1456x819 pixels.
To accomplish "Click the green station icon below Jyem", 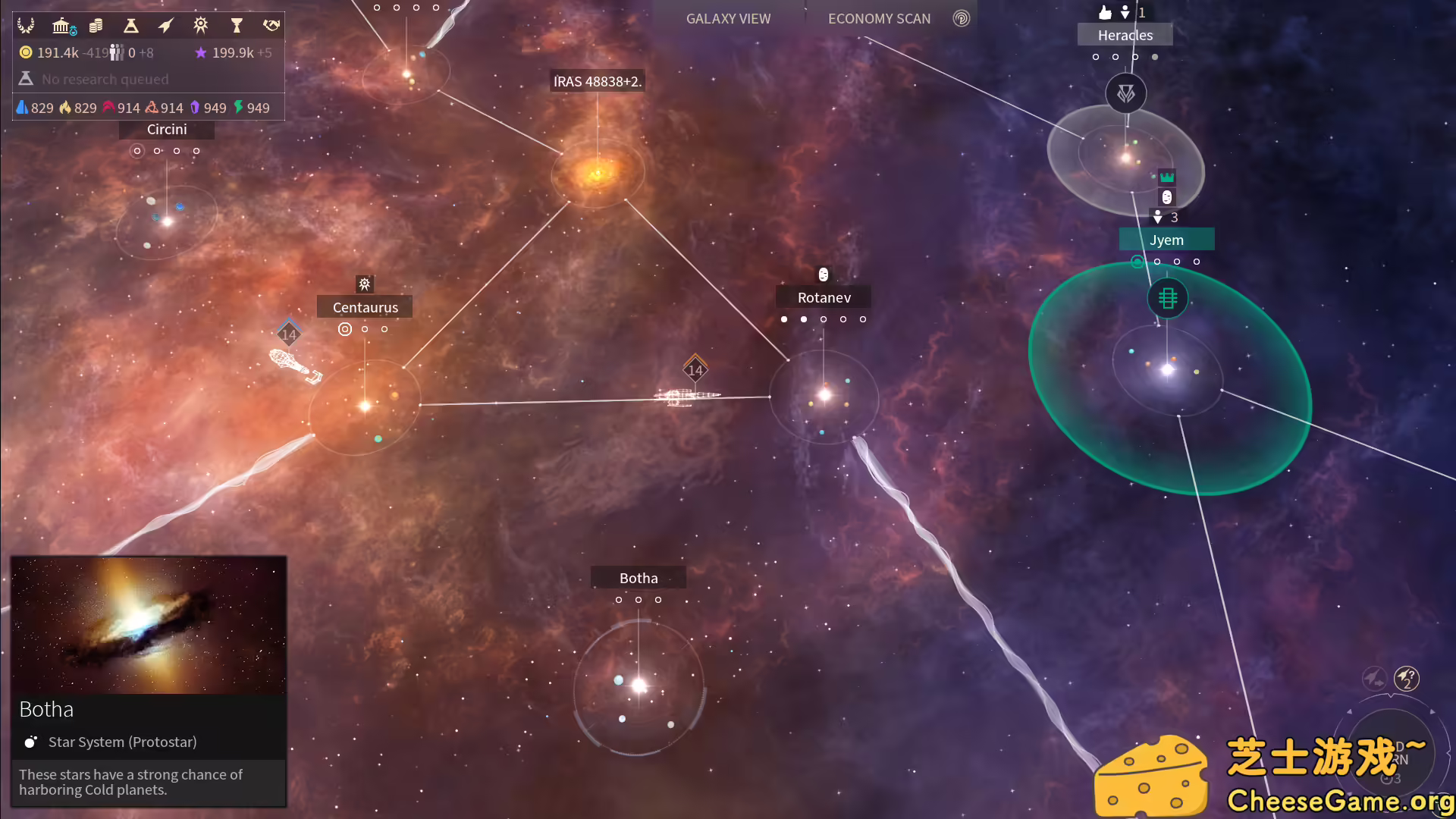I will click(x=1168, y=298).
